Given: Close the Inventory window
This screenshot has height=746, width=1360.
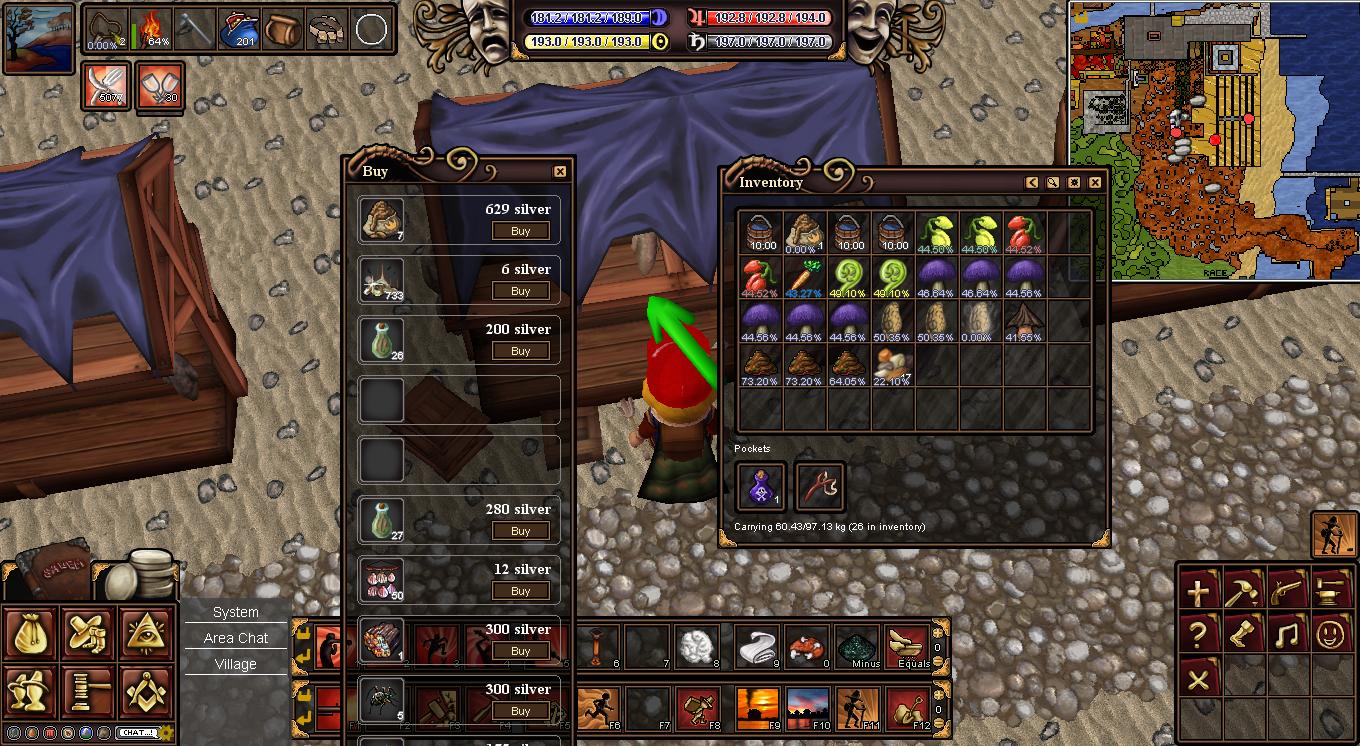Looking at the screenshot, I should click(x=1095, y=183).
